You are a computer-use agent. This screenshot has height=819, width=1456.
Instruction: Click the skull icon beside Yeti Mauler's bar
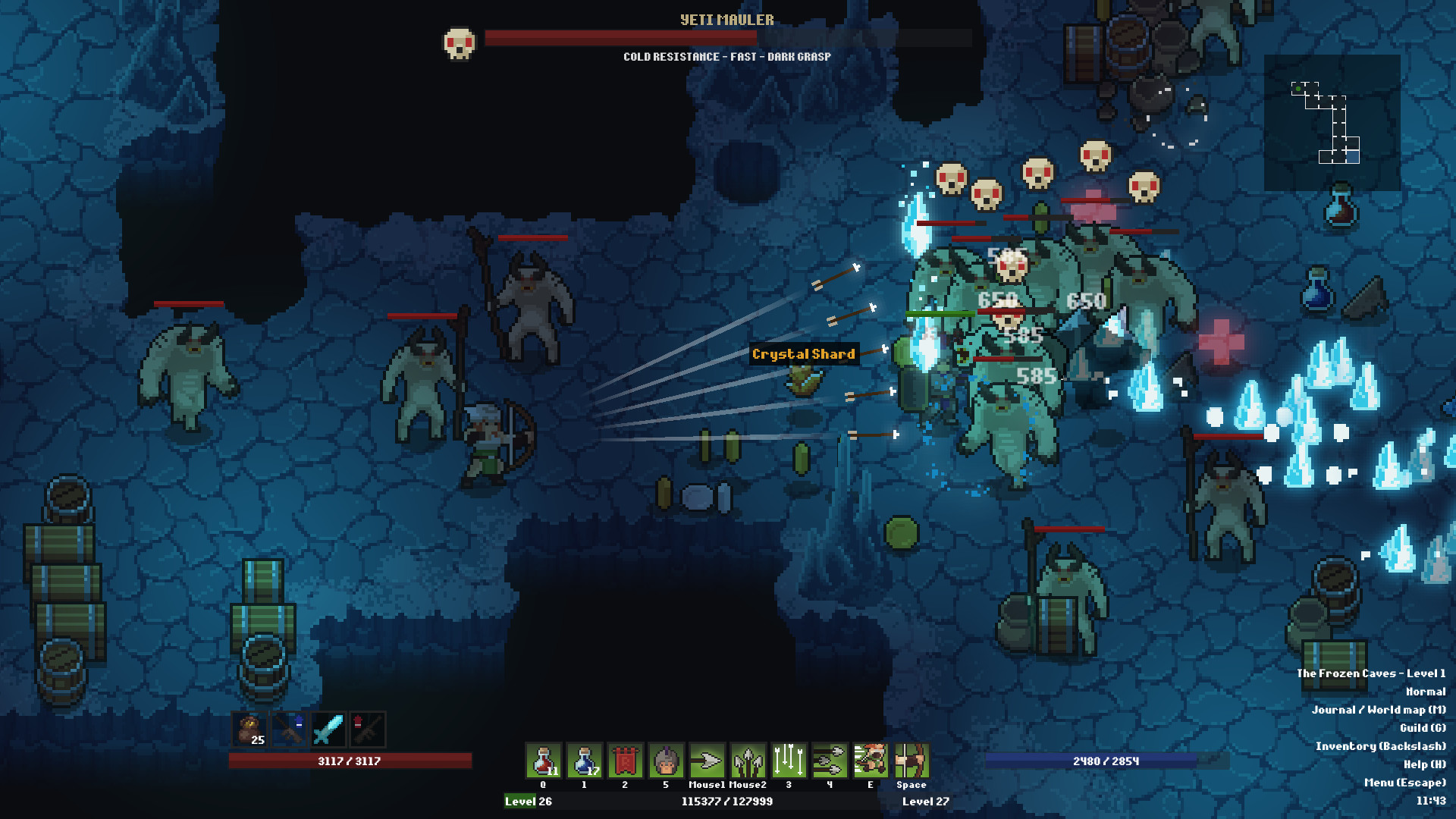pyautogui.click(x=460, y=42)
